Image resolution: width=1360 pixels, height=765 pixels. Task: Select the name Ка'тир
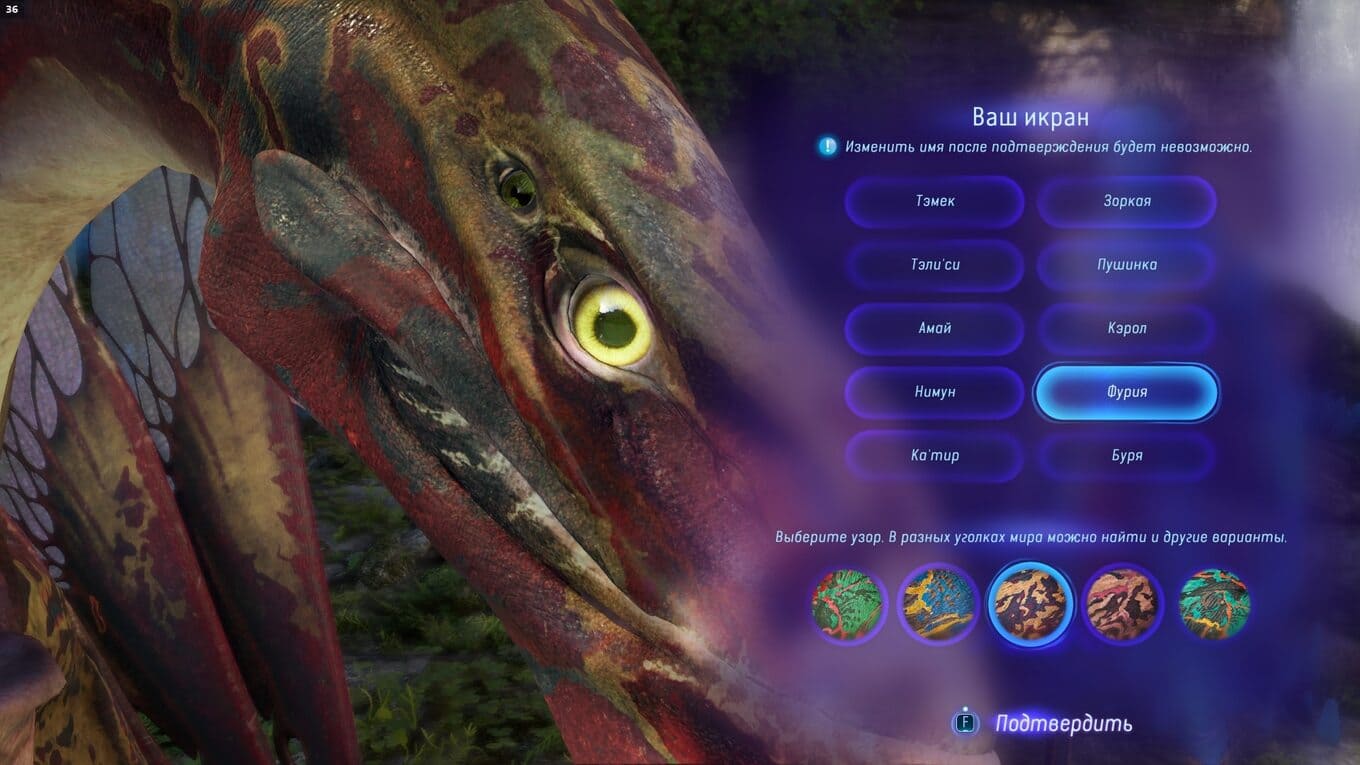coord(934,456)
